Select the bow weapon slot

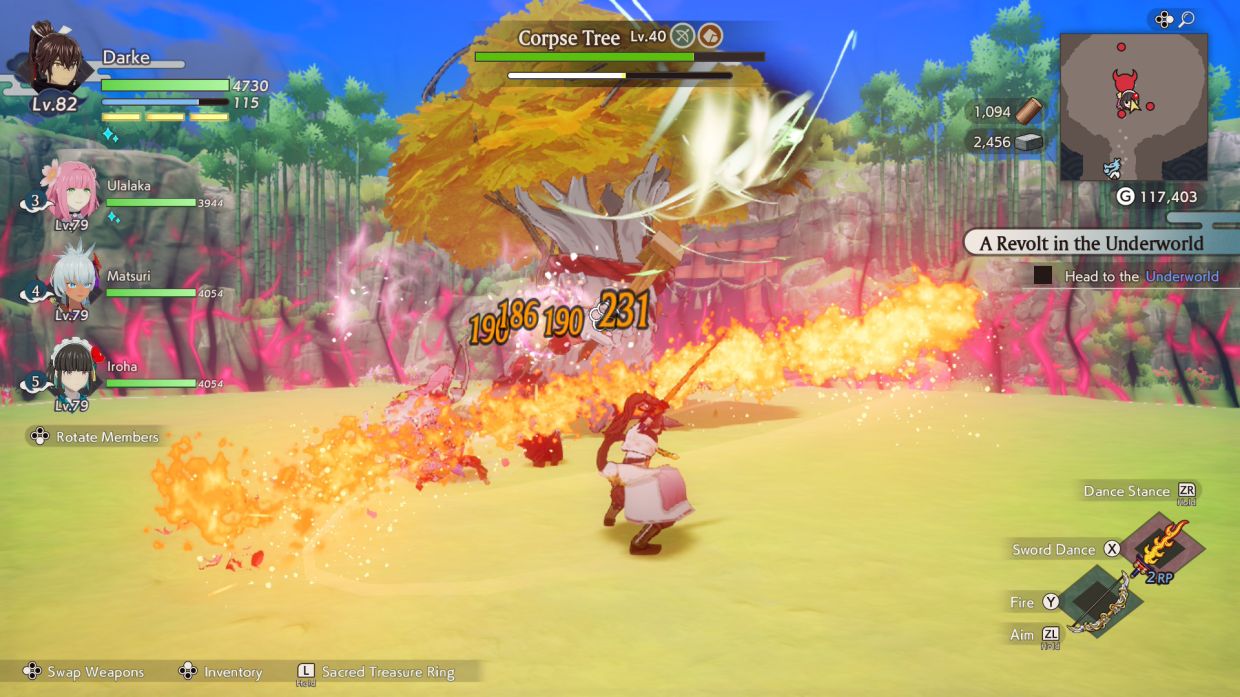point(1100,601)
